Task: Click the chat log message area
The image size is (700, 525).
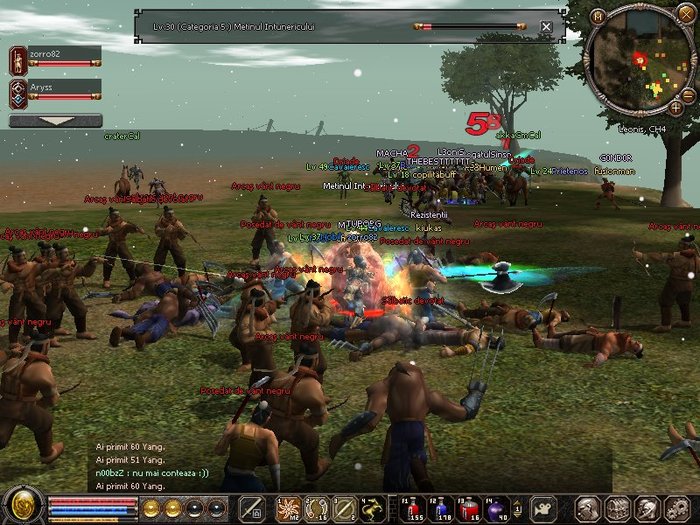Action: tap(150, 466)
